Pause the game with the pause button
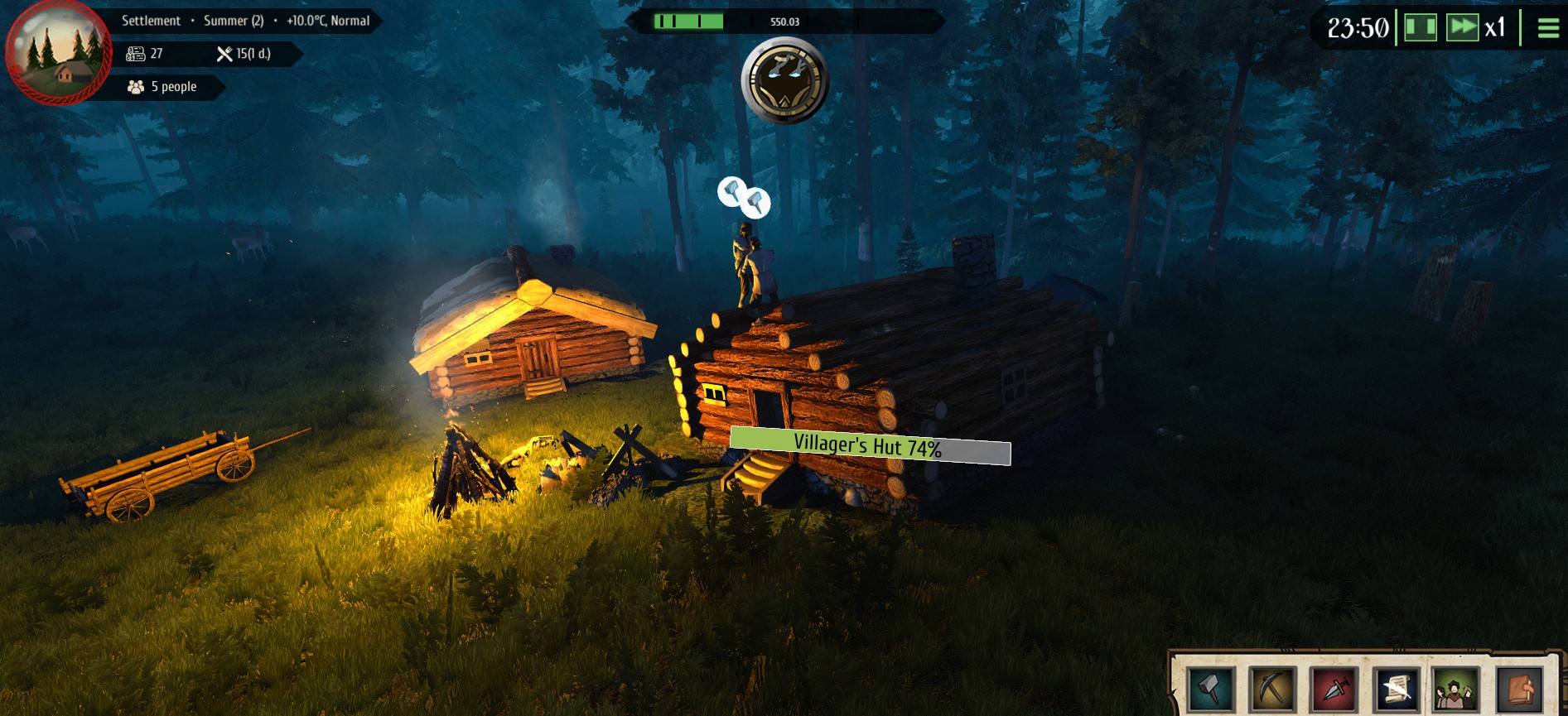1568x716 pixels. tap(1421, 26)
